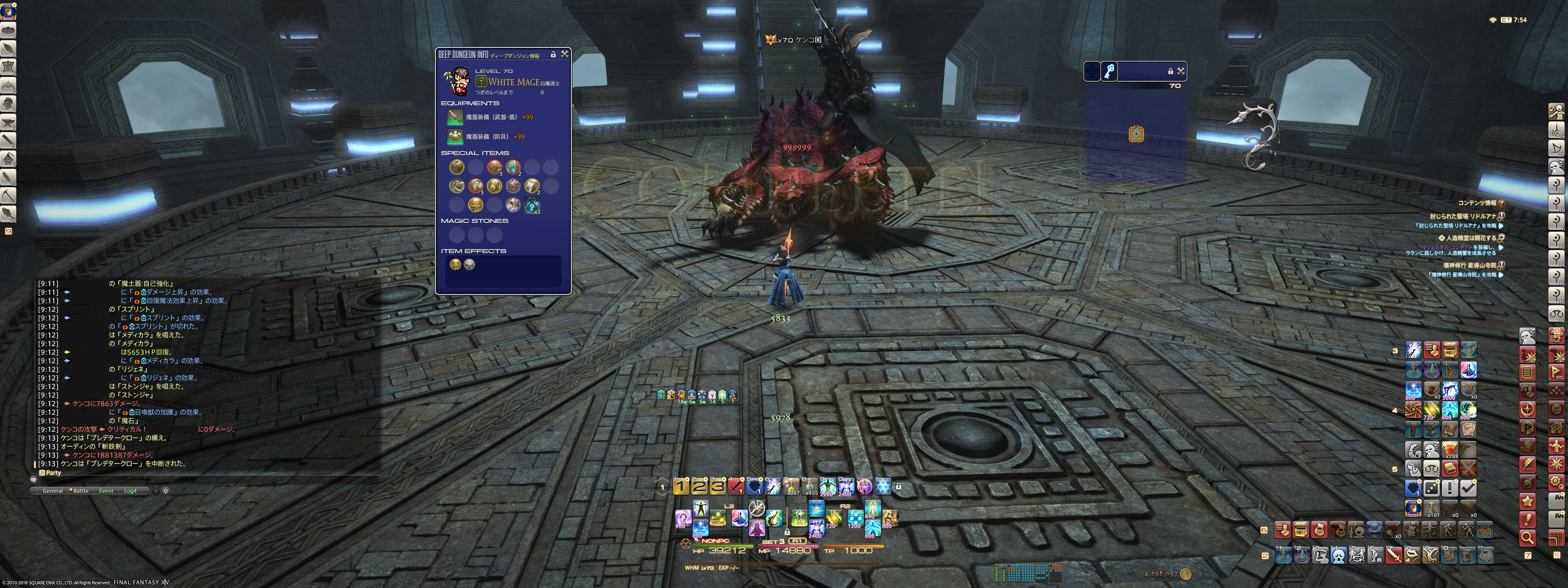1568x588 pixels.
Task: Activate the red sword hotbar slot
Action: (x=736, y=486)
